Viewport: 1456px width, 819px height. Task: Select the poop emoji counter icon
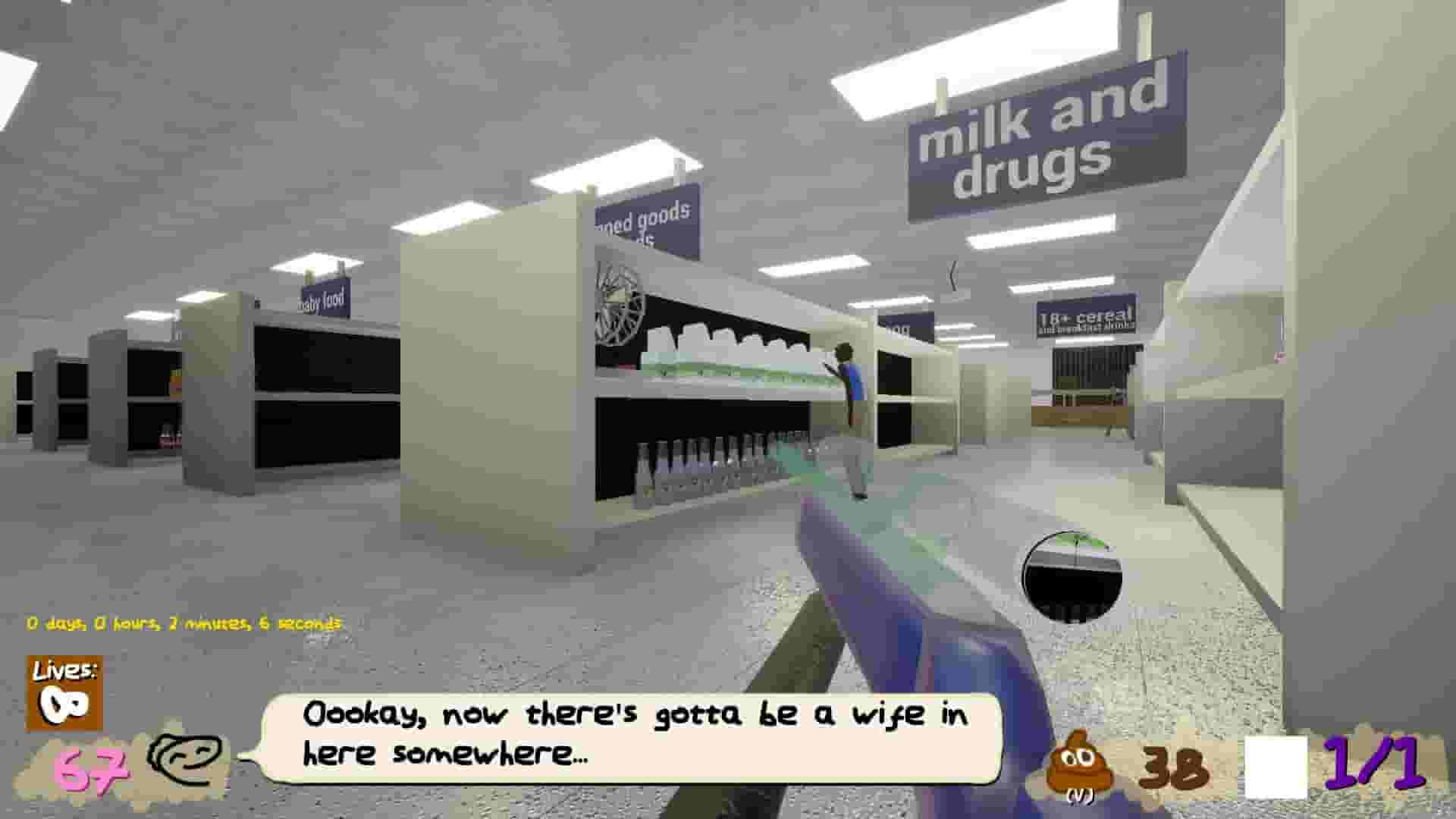[x=1080, y=762]
